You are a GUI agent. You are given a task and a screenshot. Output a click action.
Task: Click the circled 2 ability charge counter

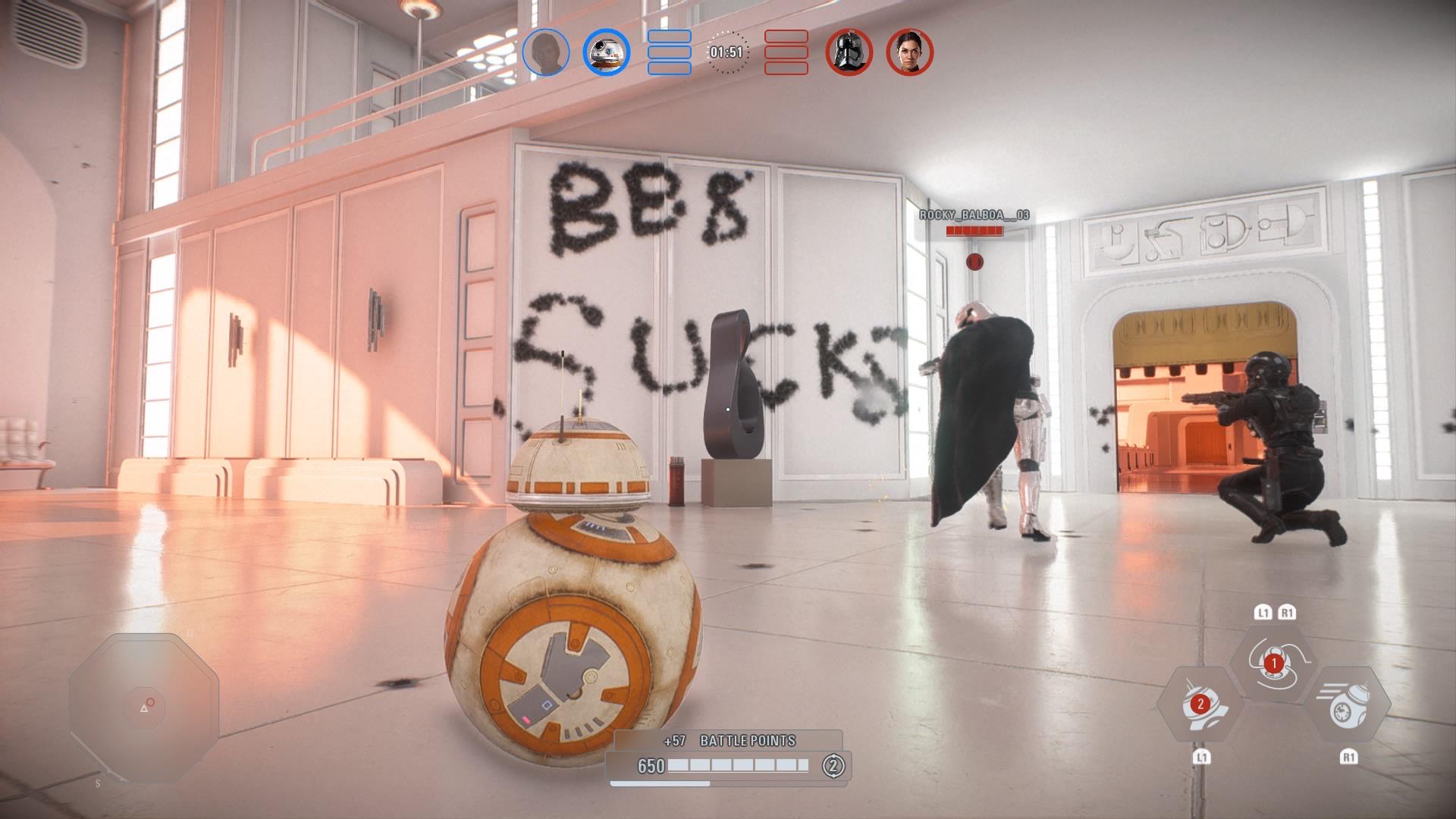point(830,767)
